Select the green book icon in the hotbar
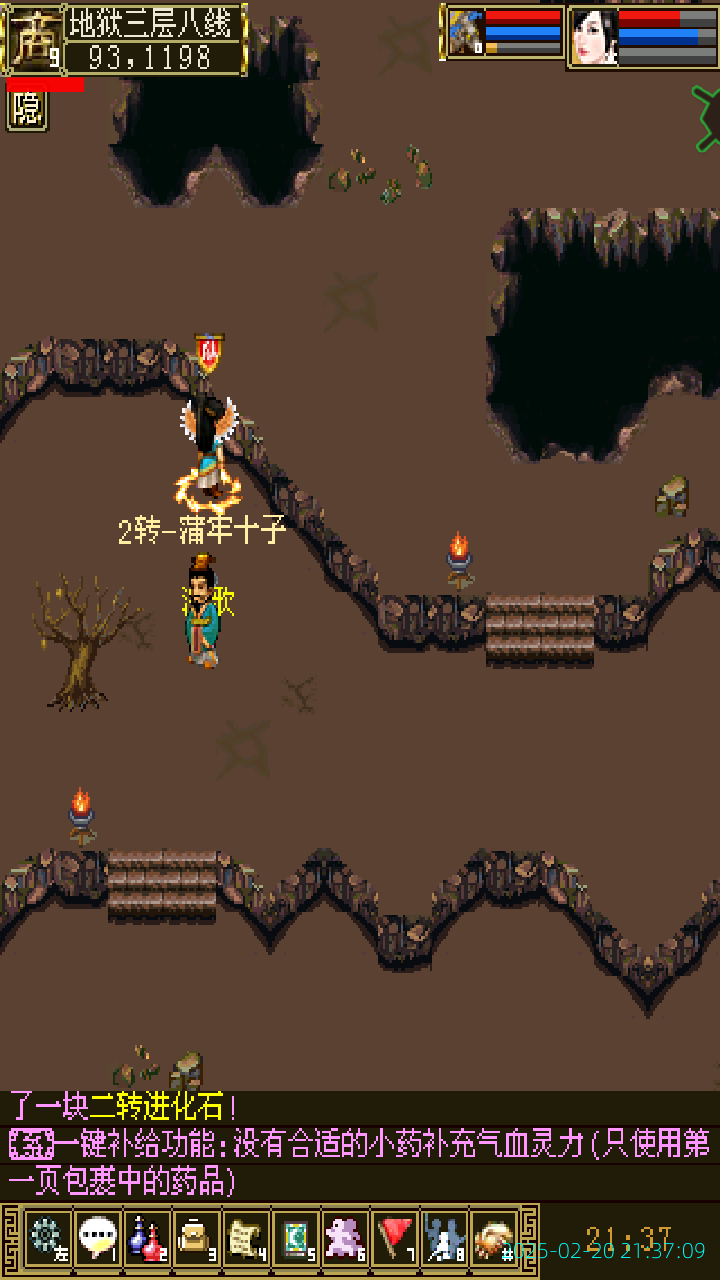The image size is (720, 1280). click(296, 1238)
